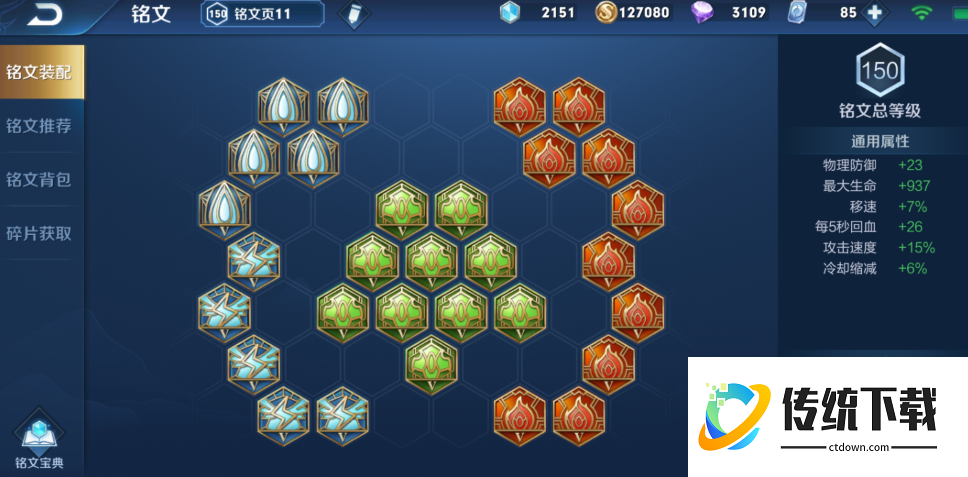
Task: Go back using the return arrow
Action: 45,14
